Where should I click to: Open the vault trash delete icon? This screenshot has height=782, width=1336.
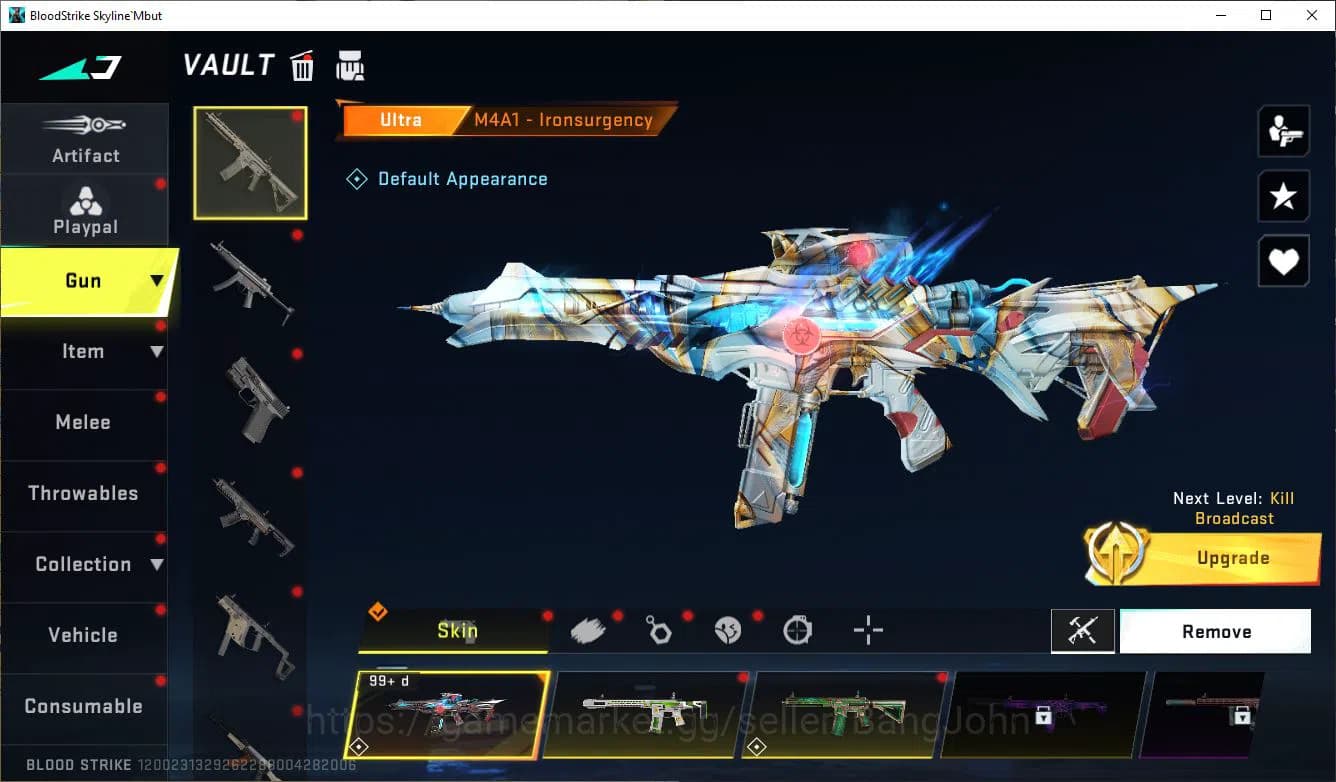coord(302,65)
